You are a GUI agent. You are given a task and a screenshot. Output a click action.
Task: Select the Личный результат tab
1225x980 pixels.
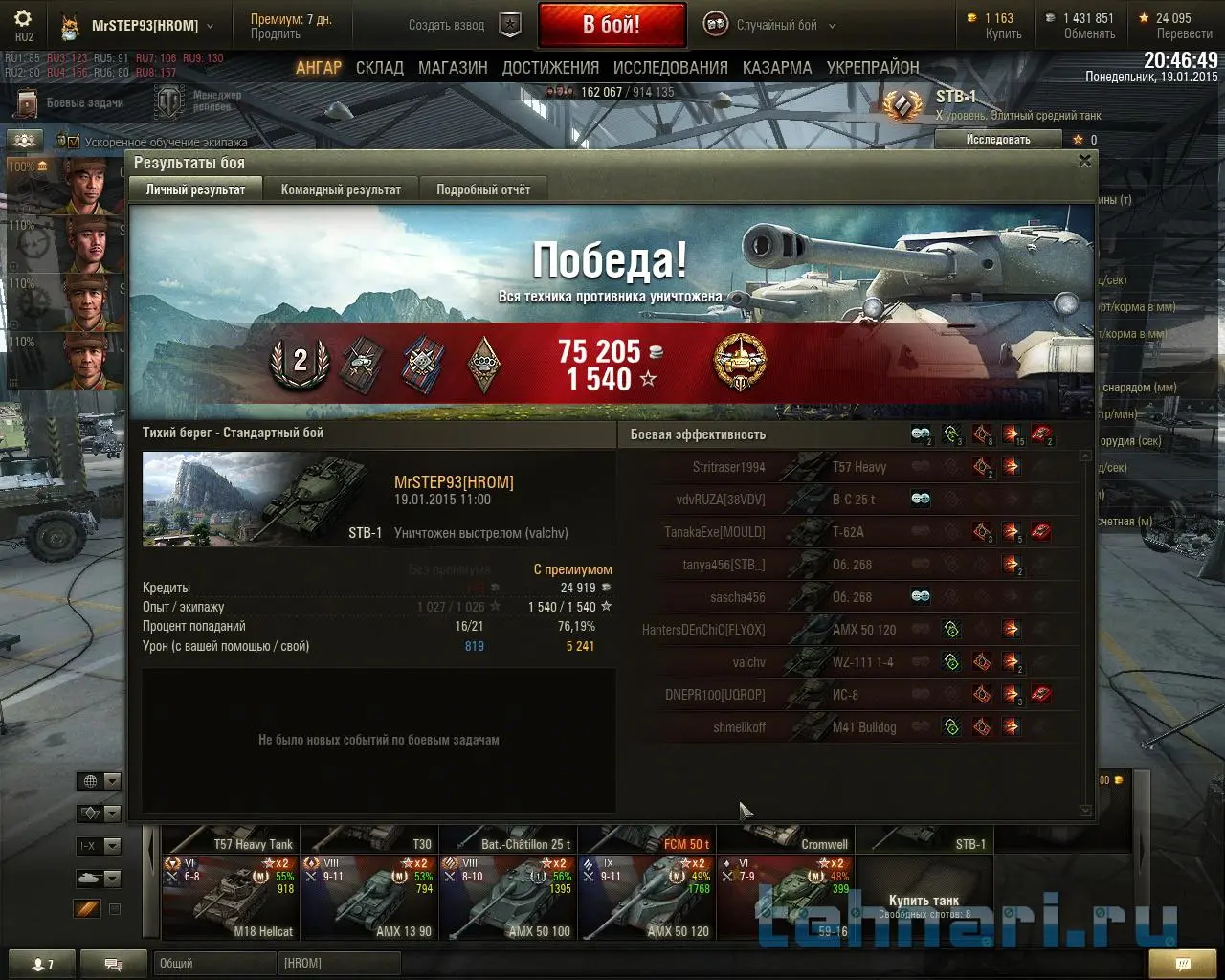point(195,189)
